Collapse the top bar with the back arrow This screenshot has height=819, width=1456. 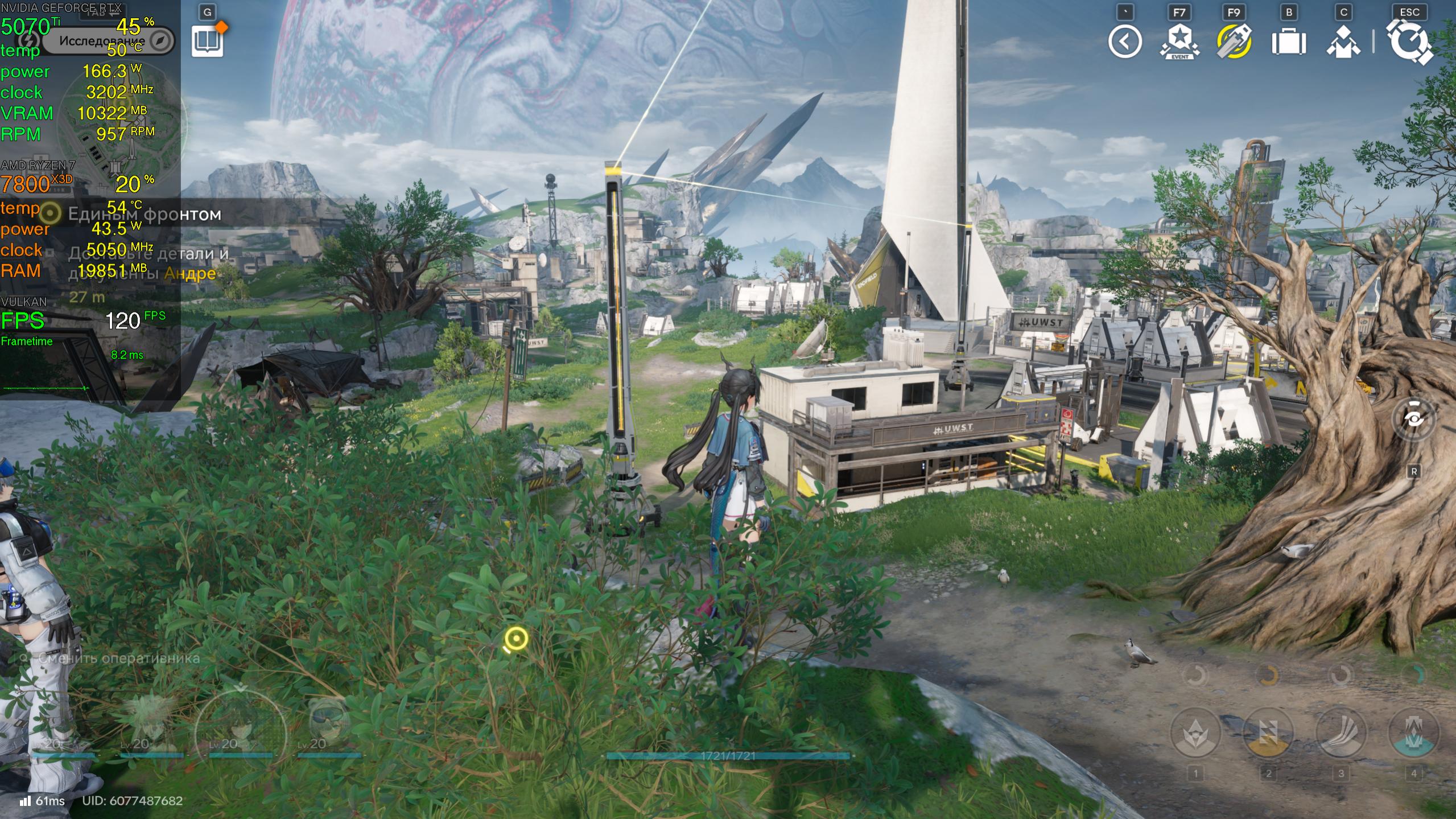pos(1124,42)
